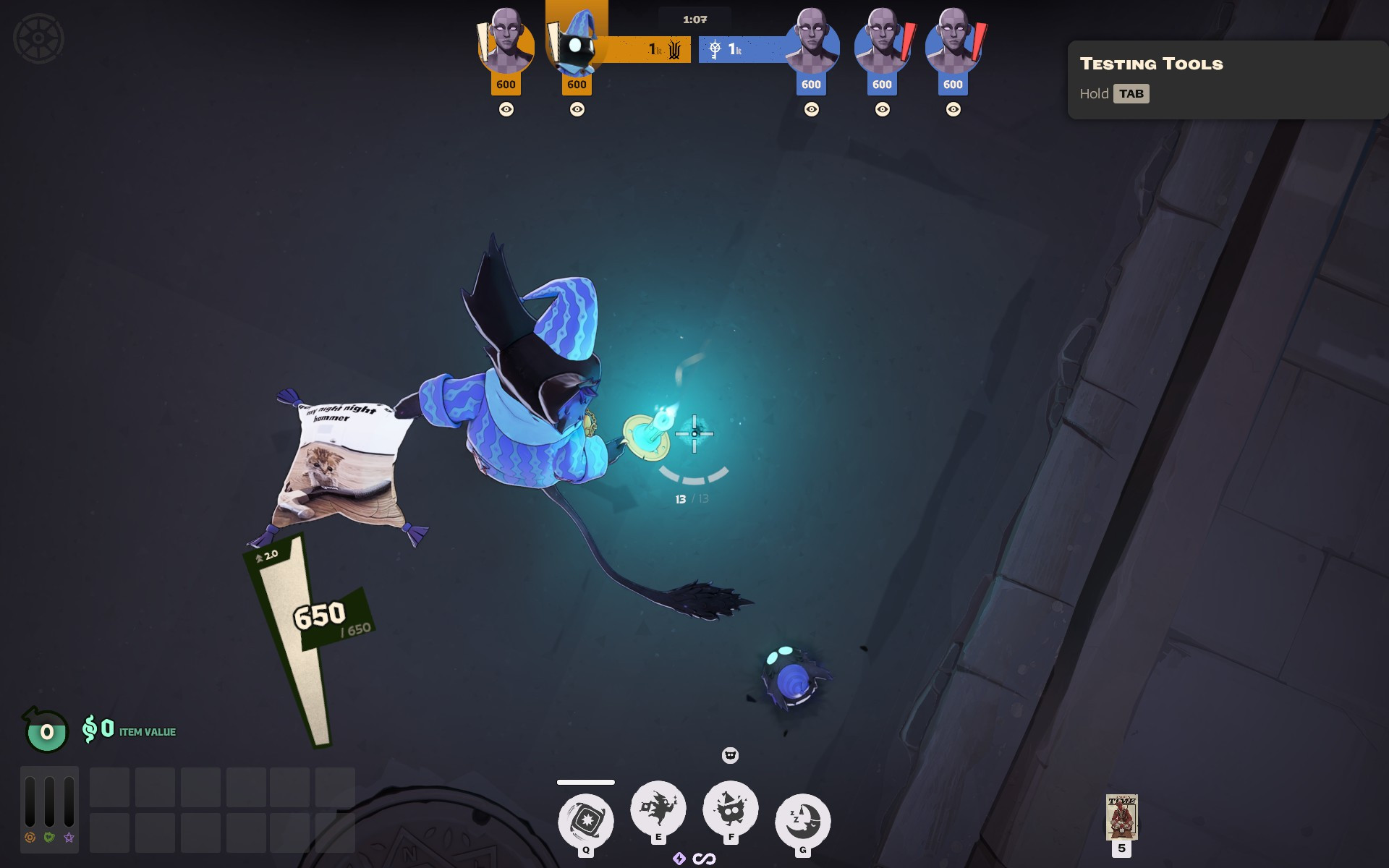The width and height of the screenshot is (1389, 868).
Task: Toggle the eye under the wizard-hat portrait
Action: pyautogui.click(x=577, y=109)
